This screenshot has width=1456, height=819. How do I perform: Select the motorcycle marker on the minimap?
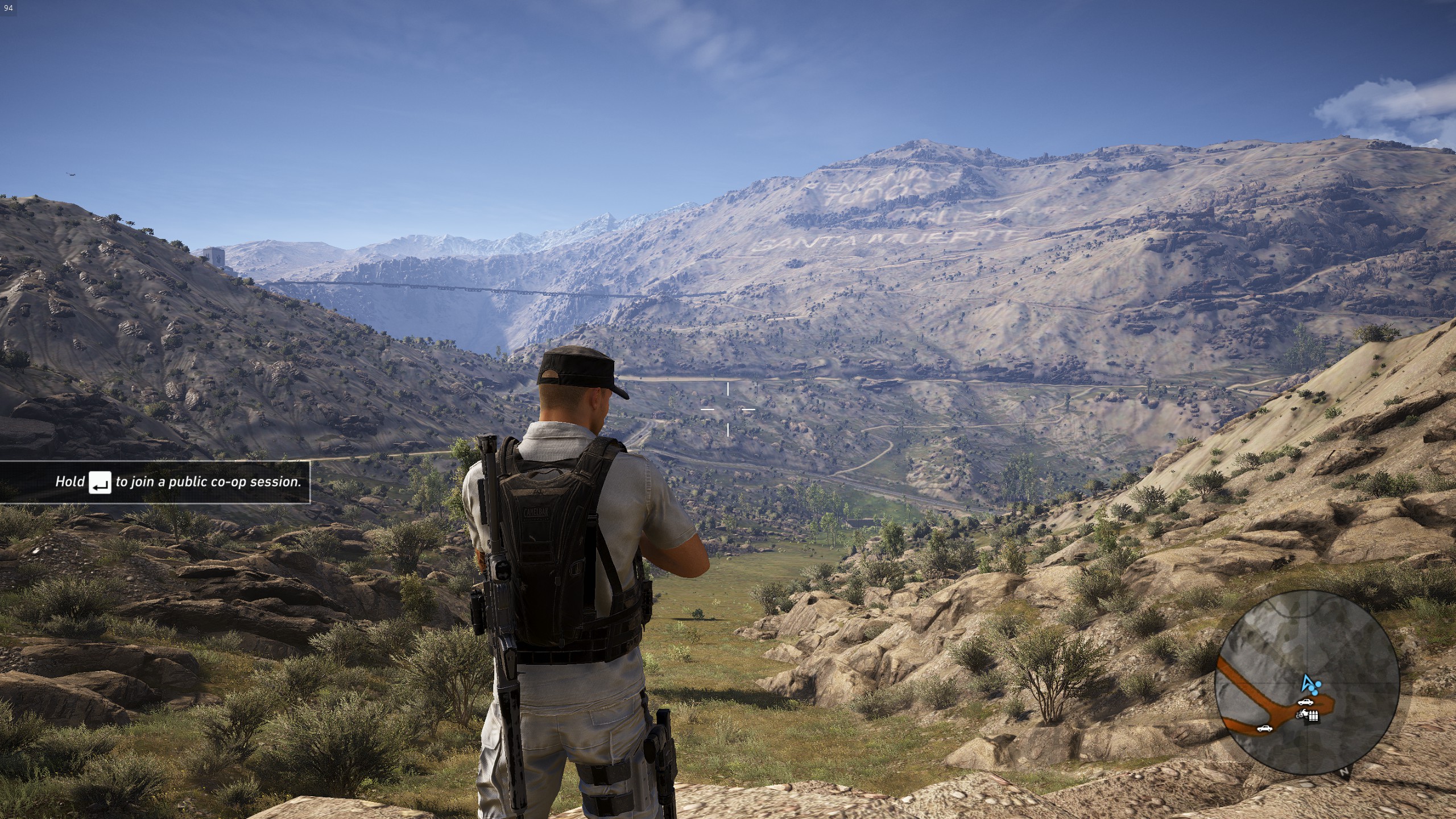pyautogui.click(x=1302, y=715)
